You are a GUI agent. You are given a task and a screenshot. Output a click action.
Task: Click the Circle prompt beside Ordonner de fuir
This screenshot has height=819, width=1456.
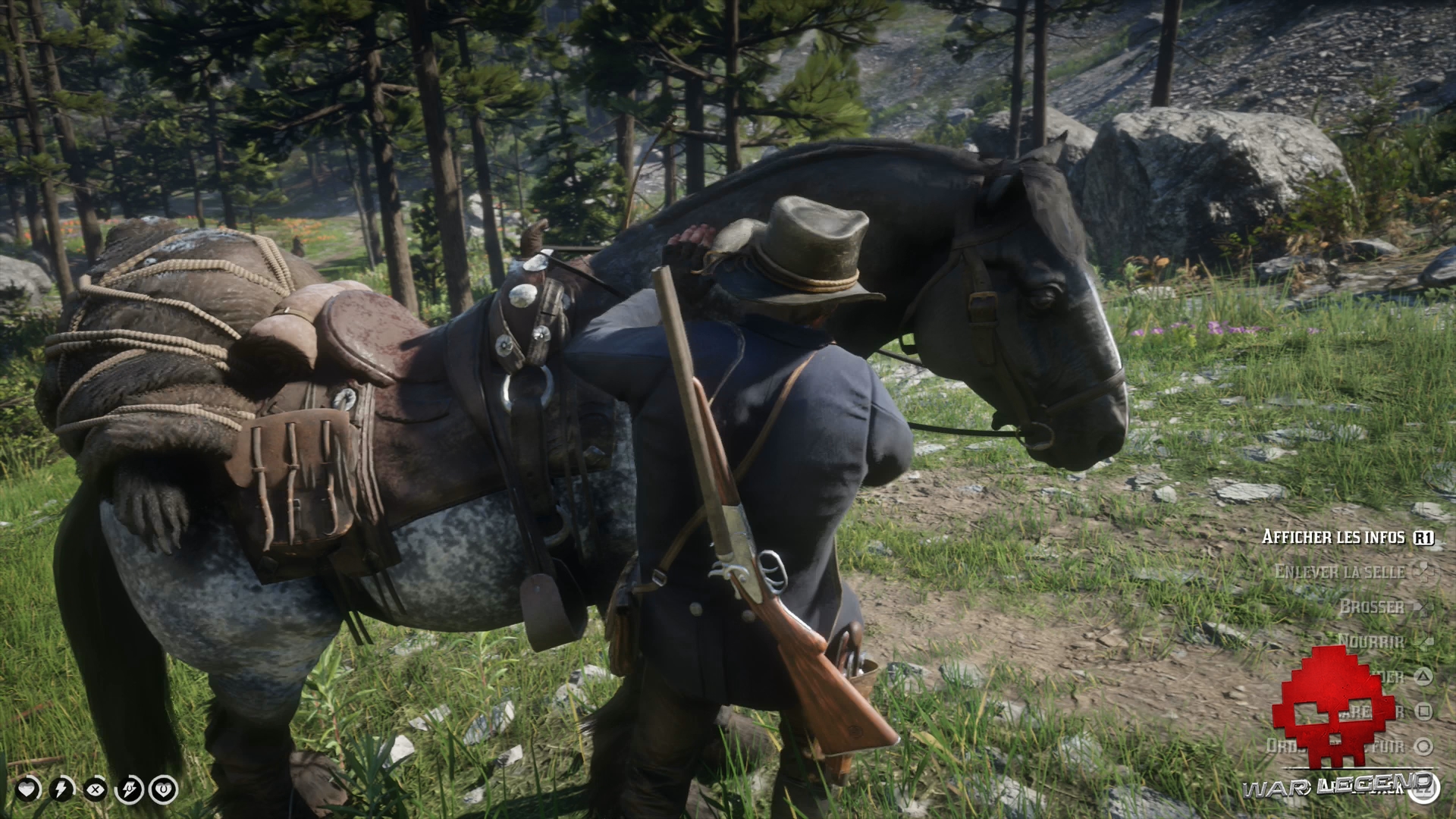point(1422,746)
